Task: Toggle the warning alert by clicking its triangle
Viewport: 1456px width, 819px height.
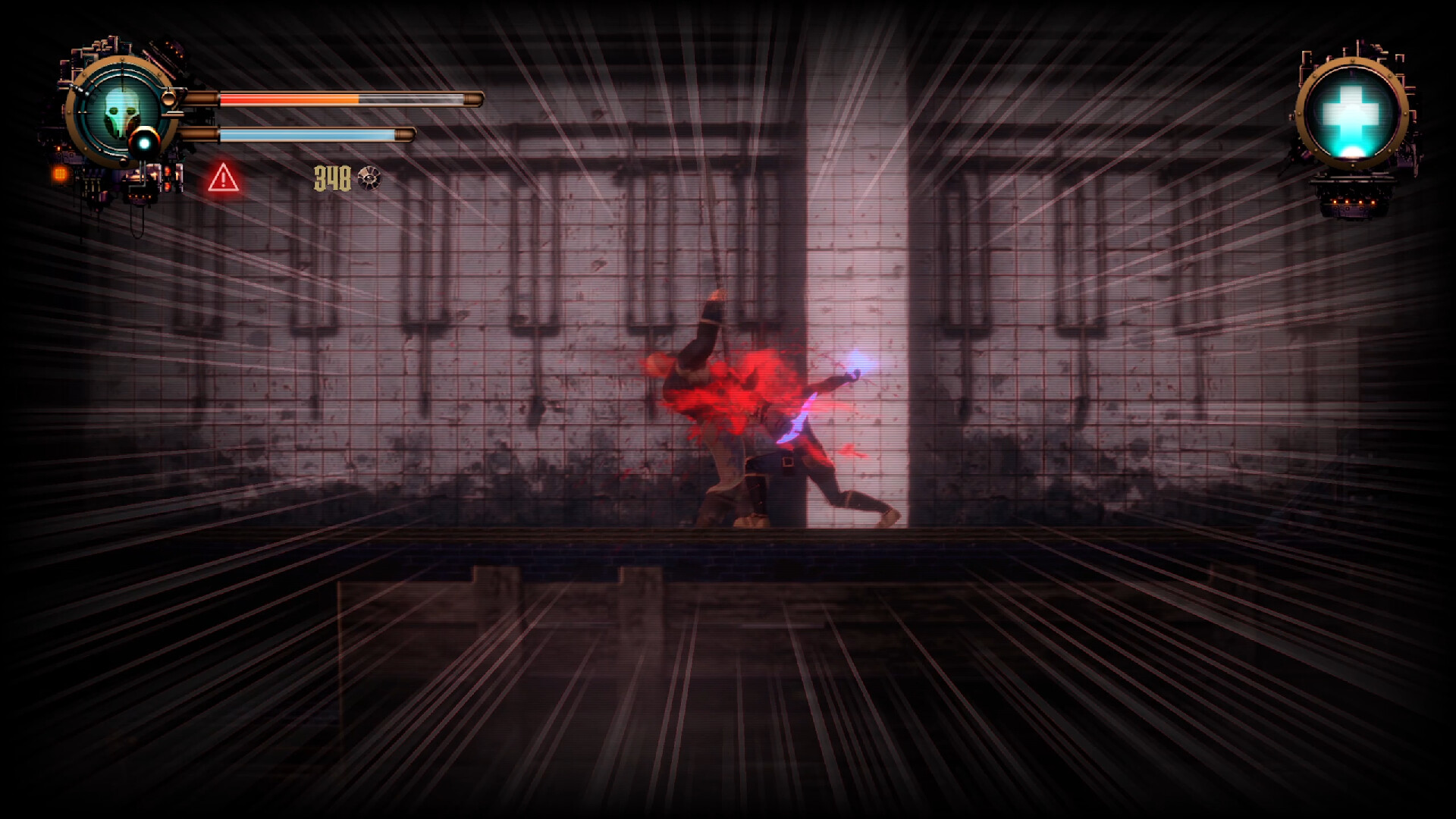Action: pyautogui.click(x=222, y=180)
